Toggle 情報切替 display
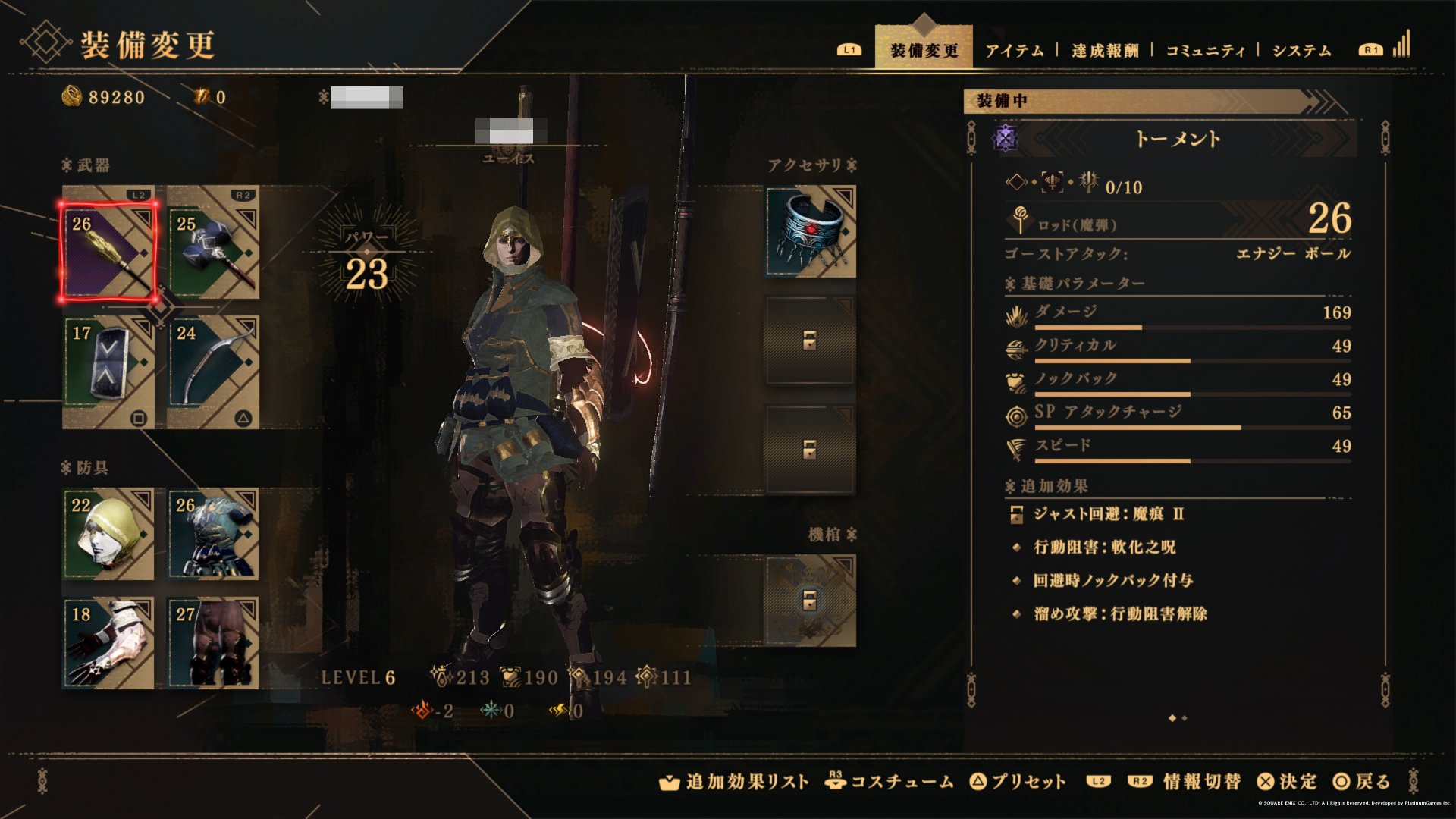This screenshot has height=819, width=1456. pyautogui.click(x=1201, y=782)
